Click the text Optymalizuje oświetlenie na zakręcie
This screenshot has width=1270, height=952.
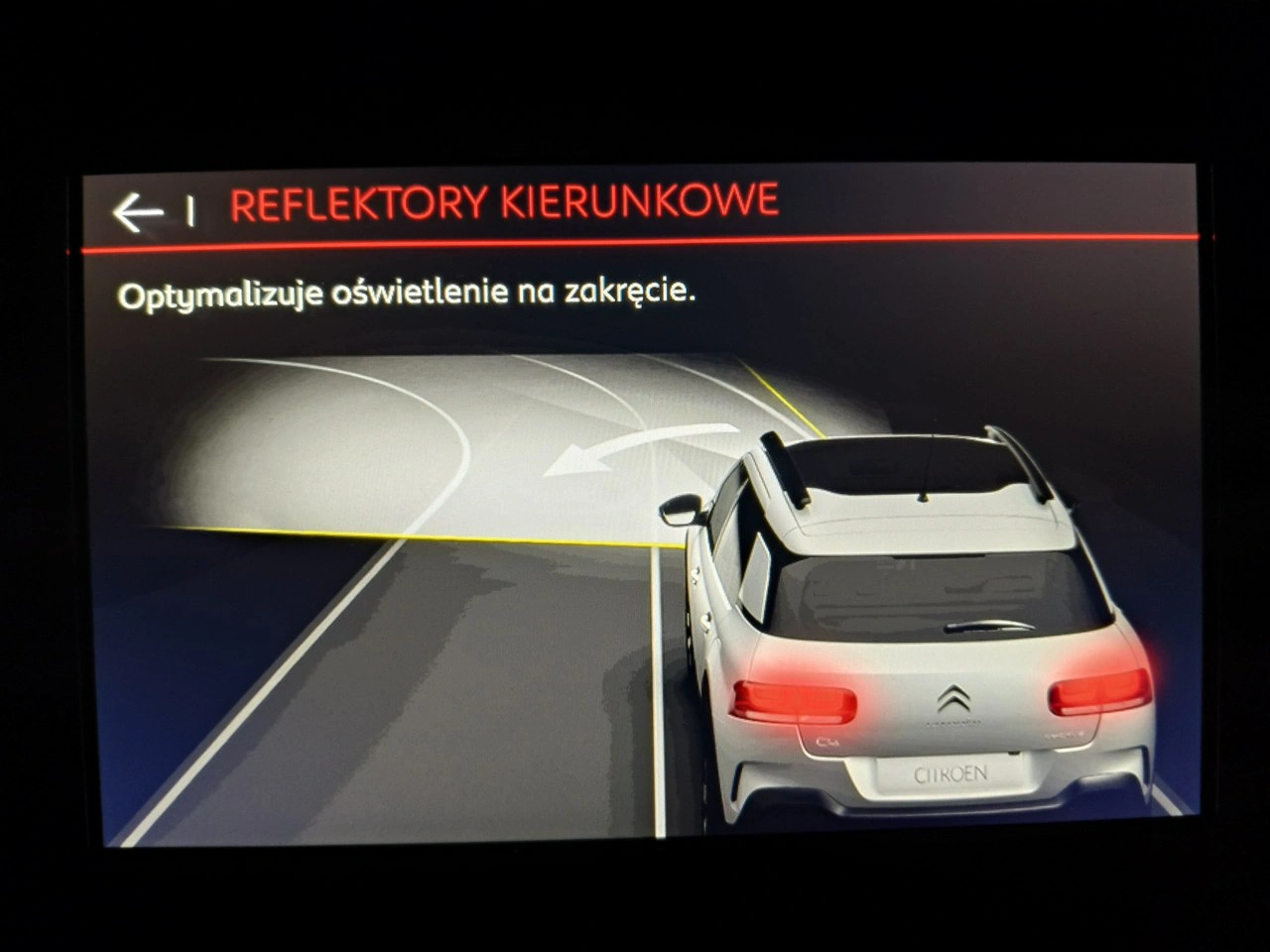[407, 292]
